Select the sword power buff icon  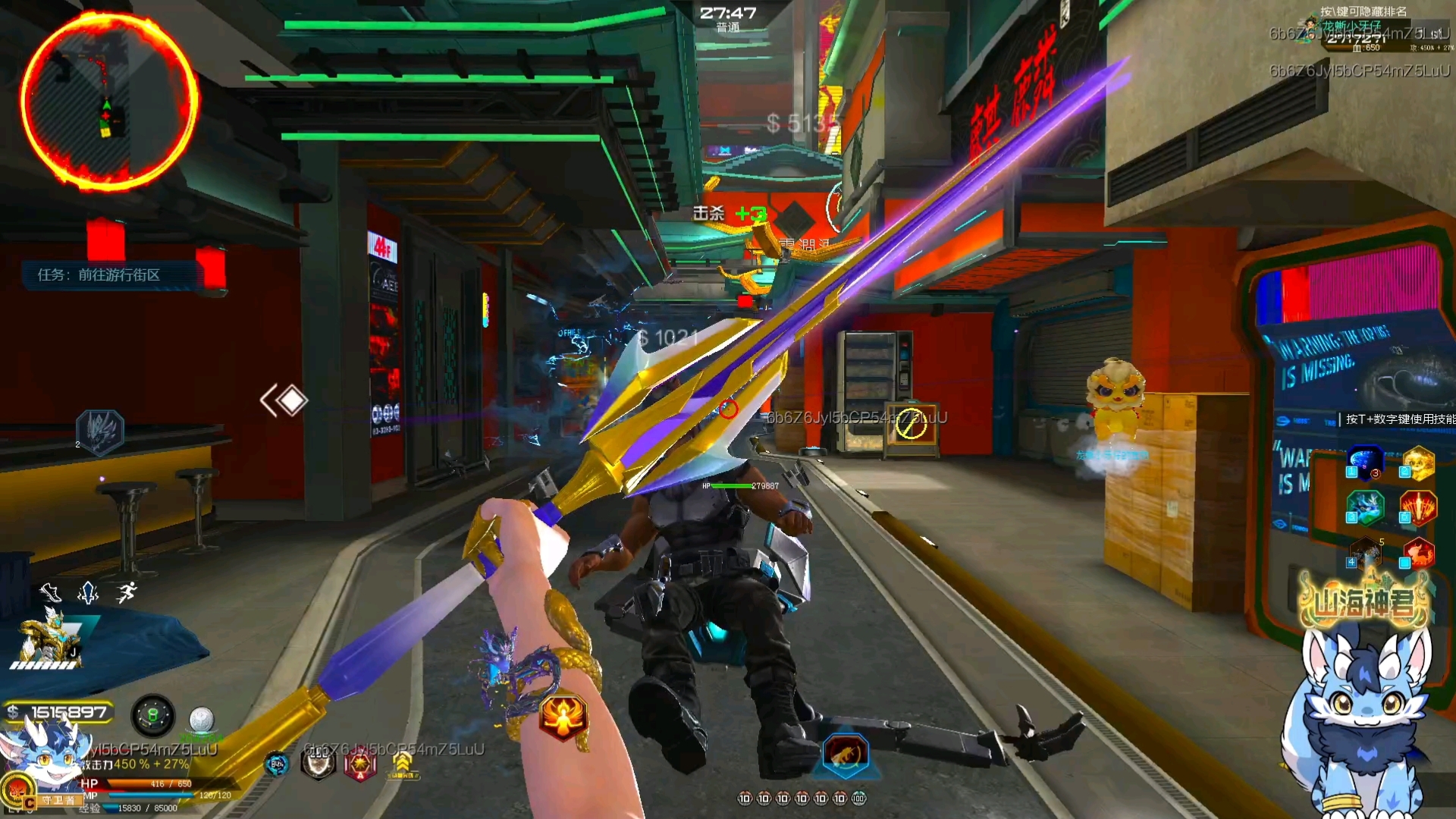[x=89, y=592]
